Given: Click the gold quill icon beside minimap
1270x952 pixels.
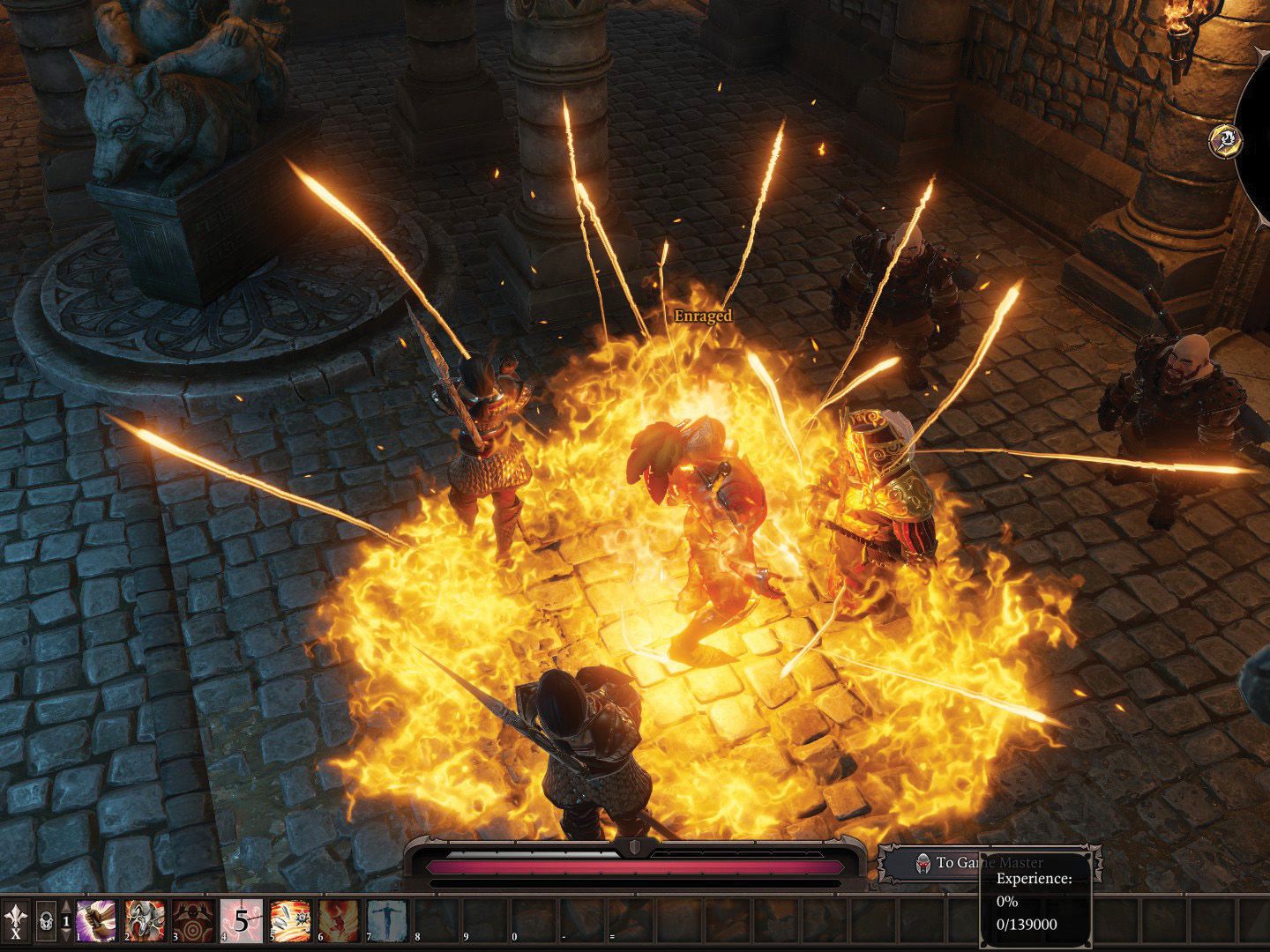Looking at the screenshot, I should (x=1226, y=138).
